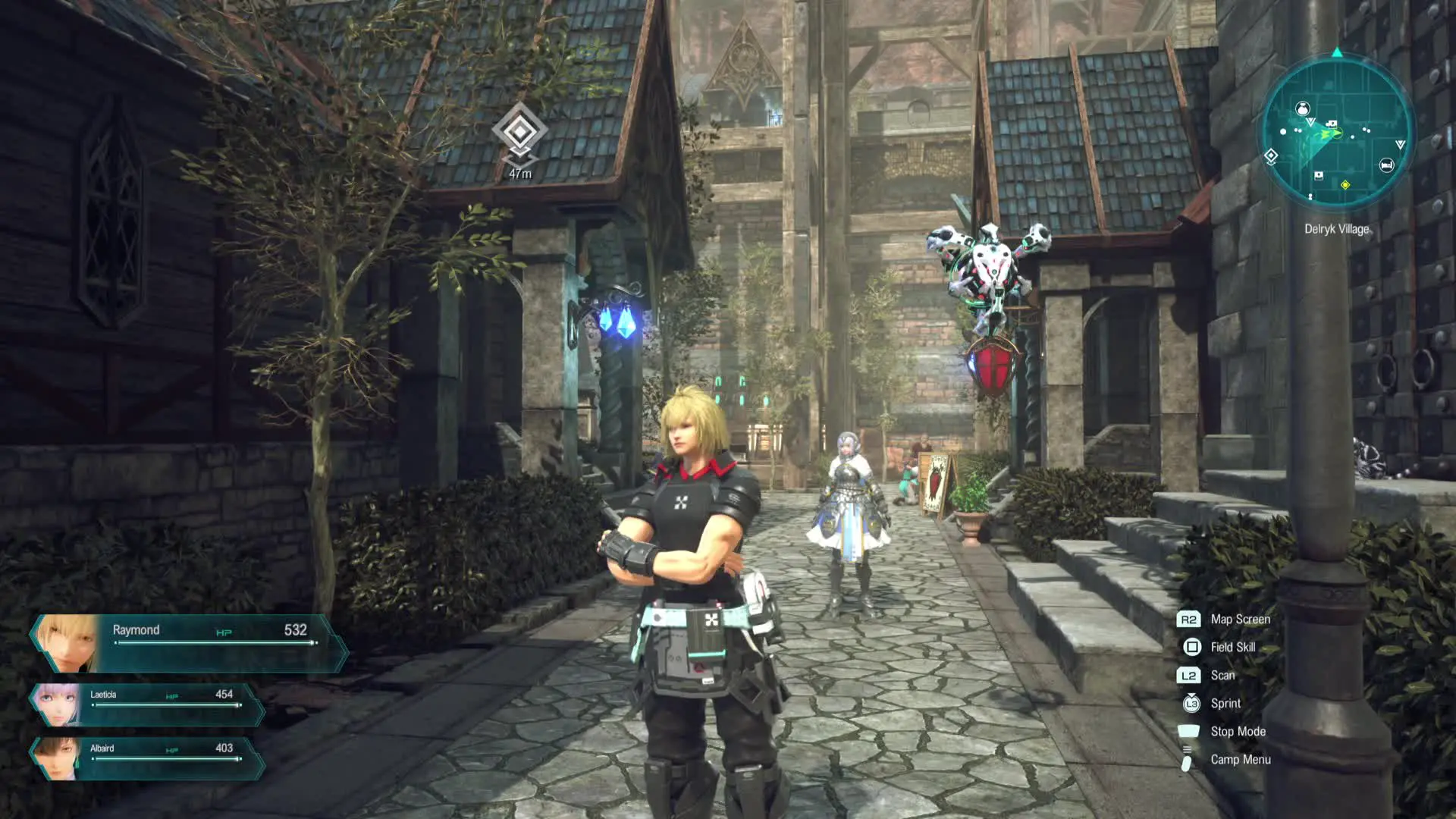The width and height of the screenshot is (1456, 819).
Task: Click the quest destination diamond on minimap edge
Action: click(1272, 156)
